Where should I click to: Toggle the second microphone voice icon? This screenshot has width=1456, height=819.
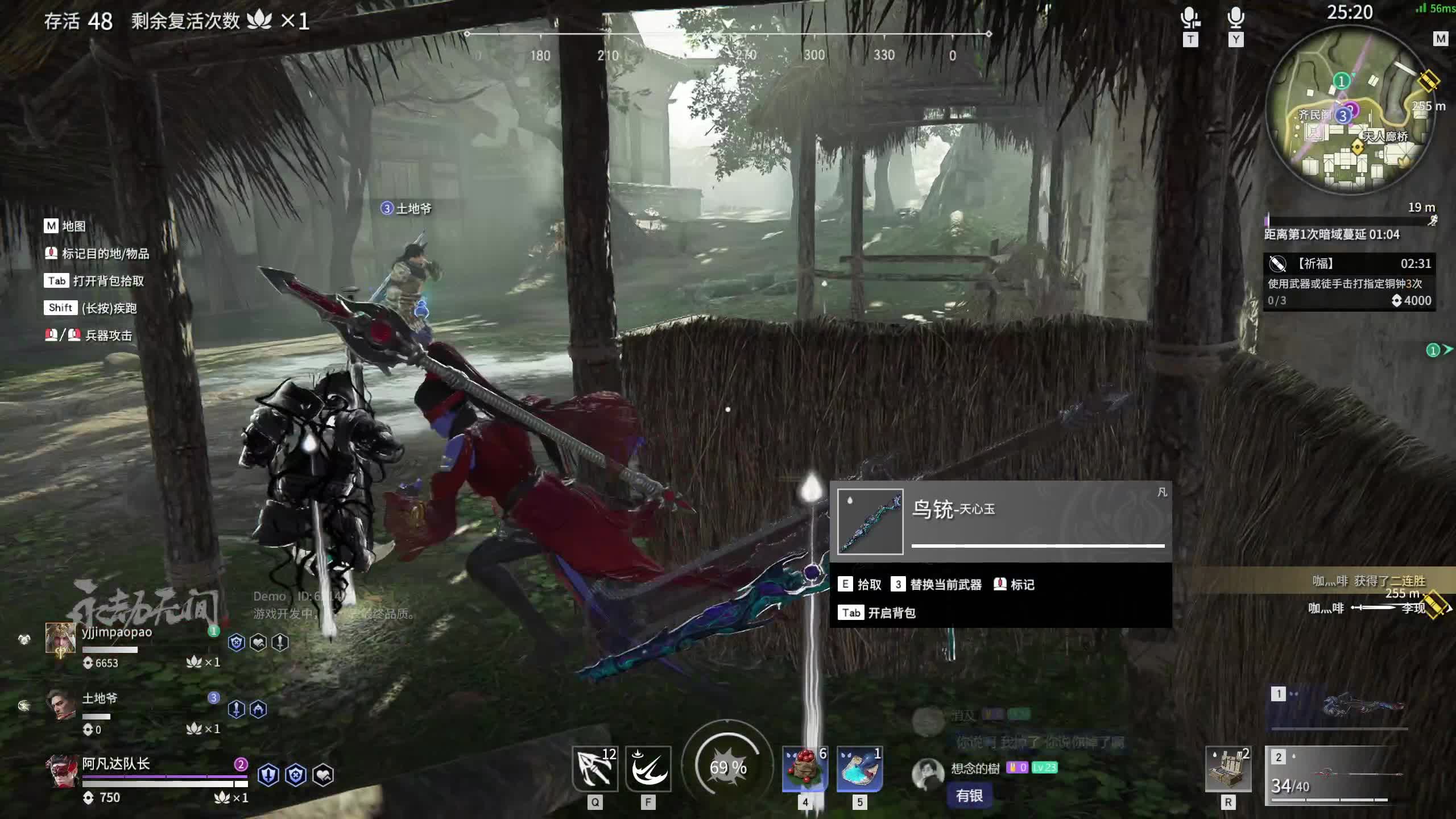coord(1235,18)
